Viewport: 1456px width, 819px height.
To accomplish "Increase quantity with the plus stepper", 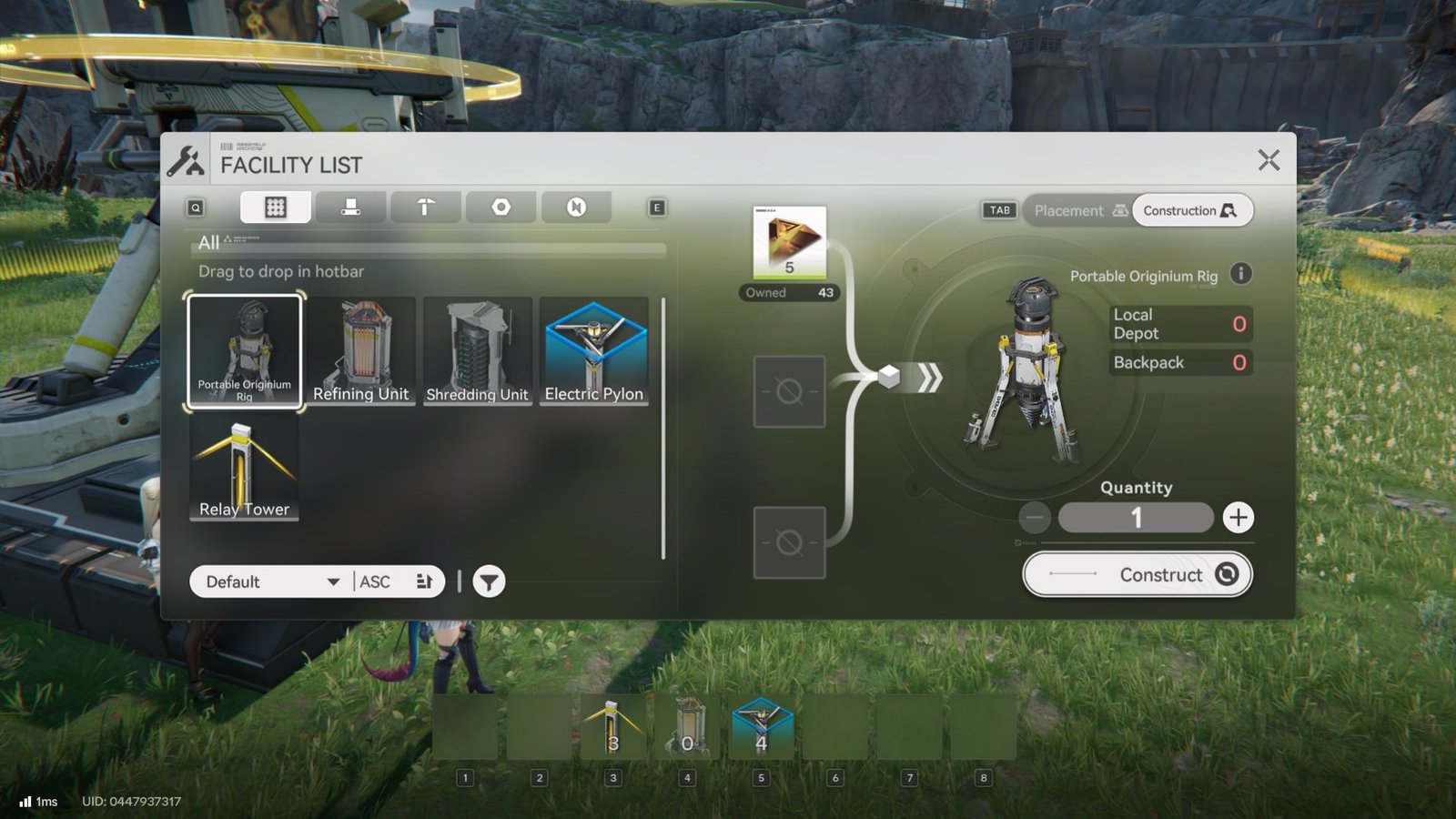I will click(1238, 517).
